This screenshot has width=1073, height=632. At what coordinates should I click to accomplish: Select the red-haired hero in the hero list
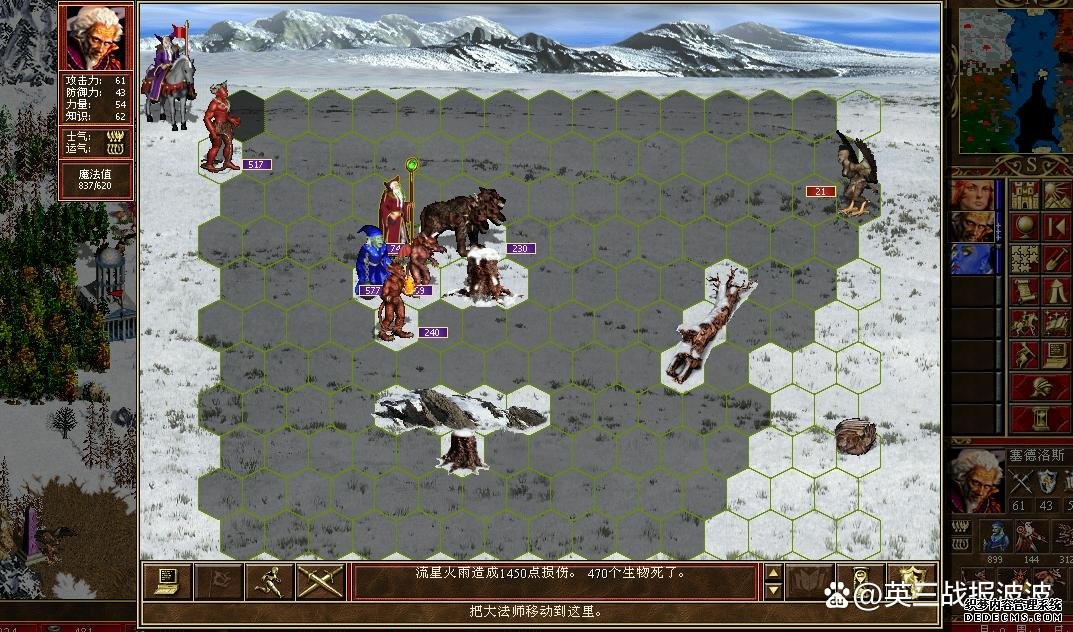[x=972, y=194]
